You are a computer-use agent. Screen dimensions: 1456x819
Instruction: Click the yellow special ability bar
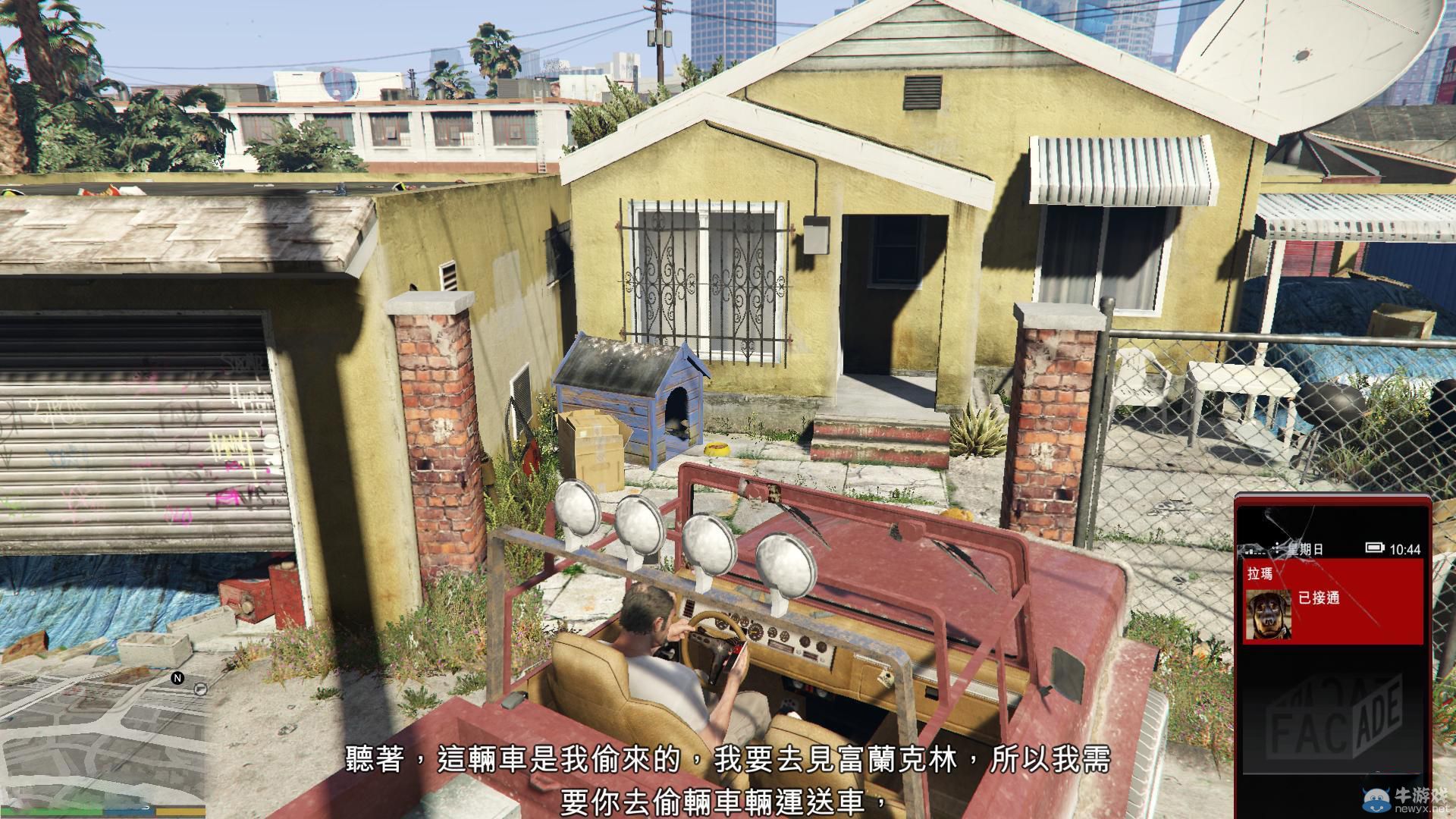[x=180, y=811]
